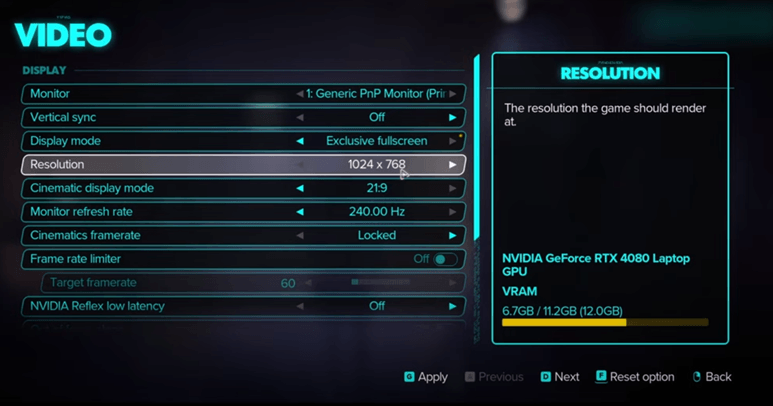Click right arrow on NVIDIA Reflex low latency
Image resolution: width=773 pixels, height=406 pixels.
452,306
